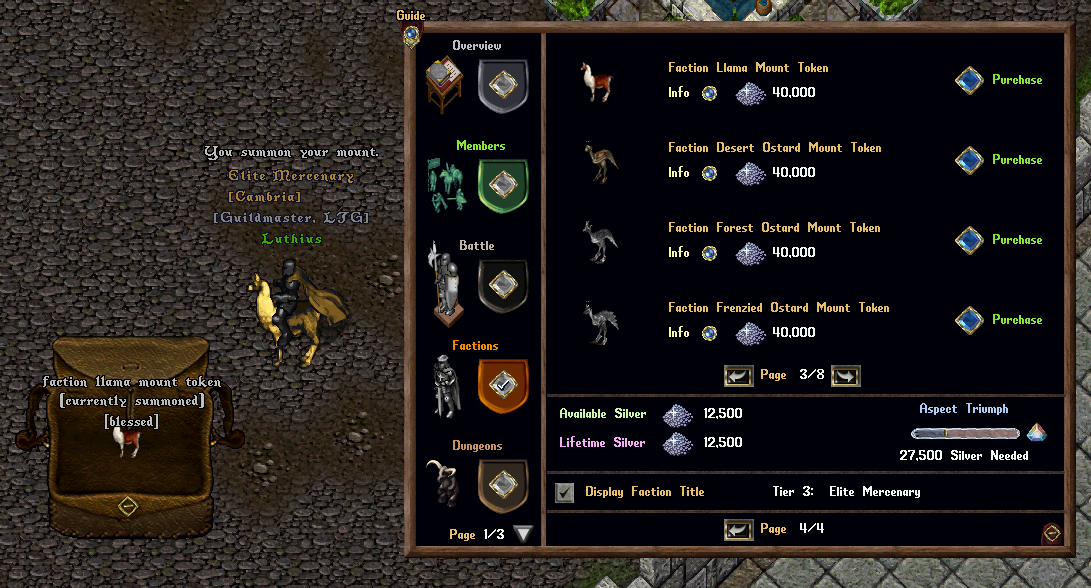The width and height of the screenshot is (1091, 588).
Task: Buy the Faction Frenzied Ostard Mount Token
Action: (x=969, y=320)
